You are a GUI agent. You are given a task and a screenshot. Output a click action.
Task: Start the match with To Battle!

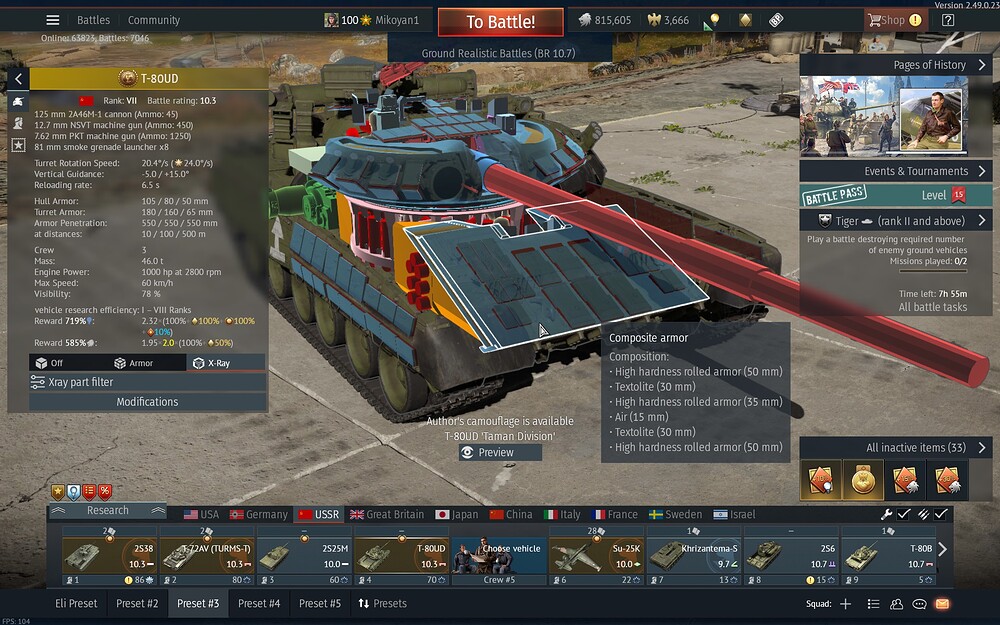coord(500,22)
